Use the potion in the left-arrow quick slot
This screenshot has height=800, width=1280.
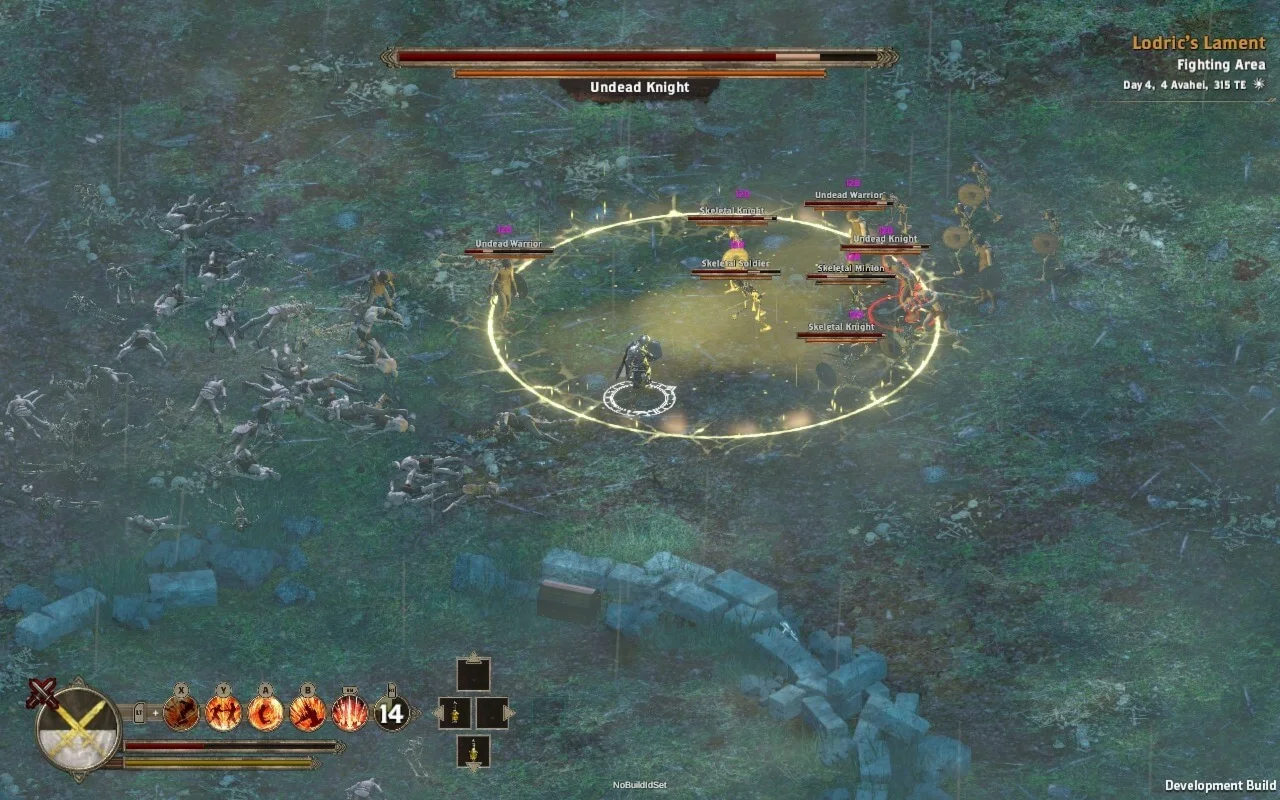pos(455,713)
